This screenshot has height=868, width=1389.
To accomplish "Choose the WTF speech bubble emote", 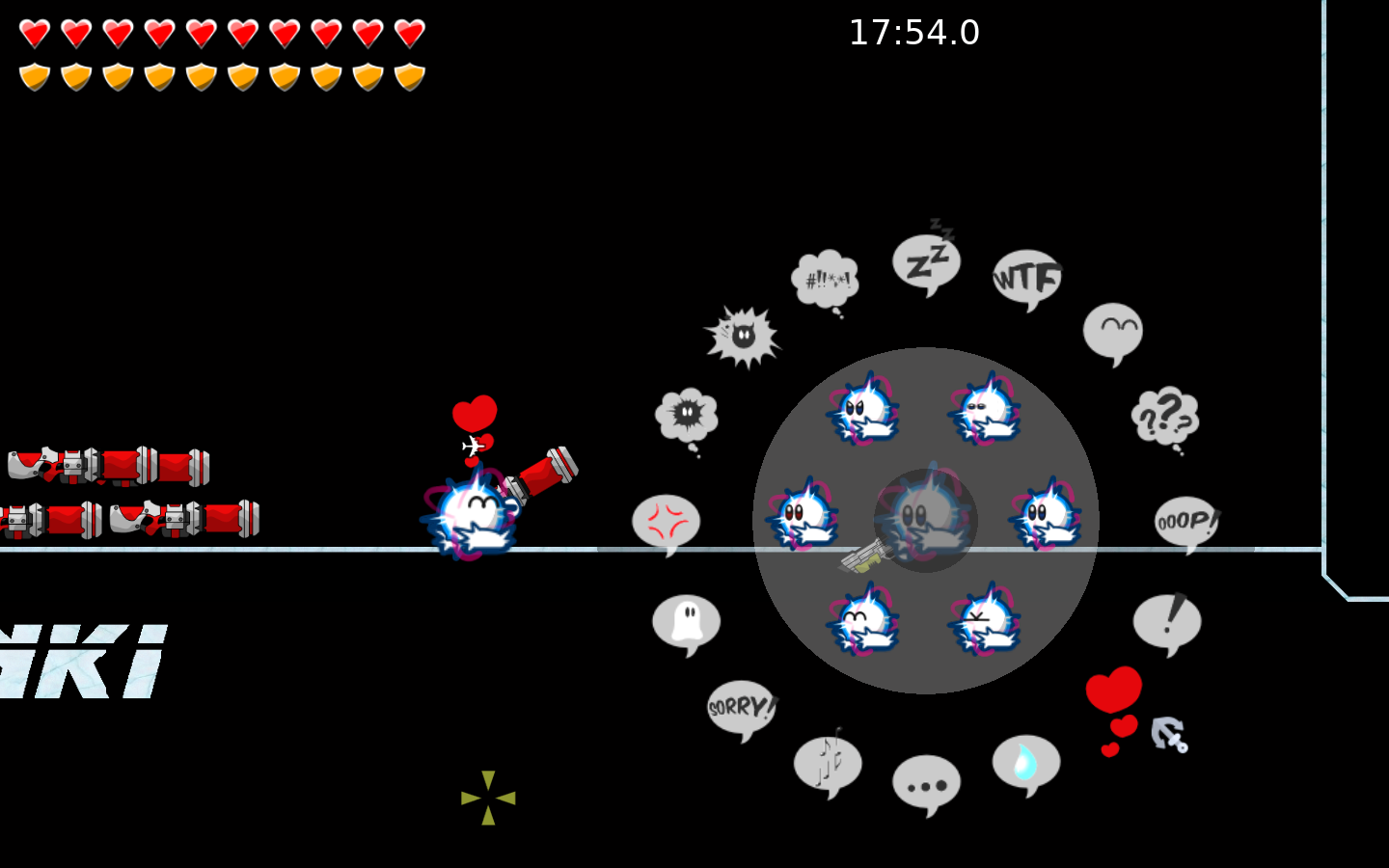I will (x=1027, y=279).
